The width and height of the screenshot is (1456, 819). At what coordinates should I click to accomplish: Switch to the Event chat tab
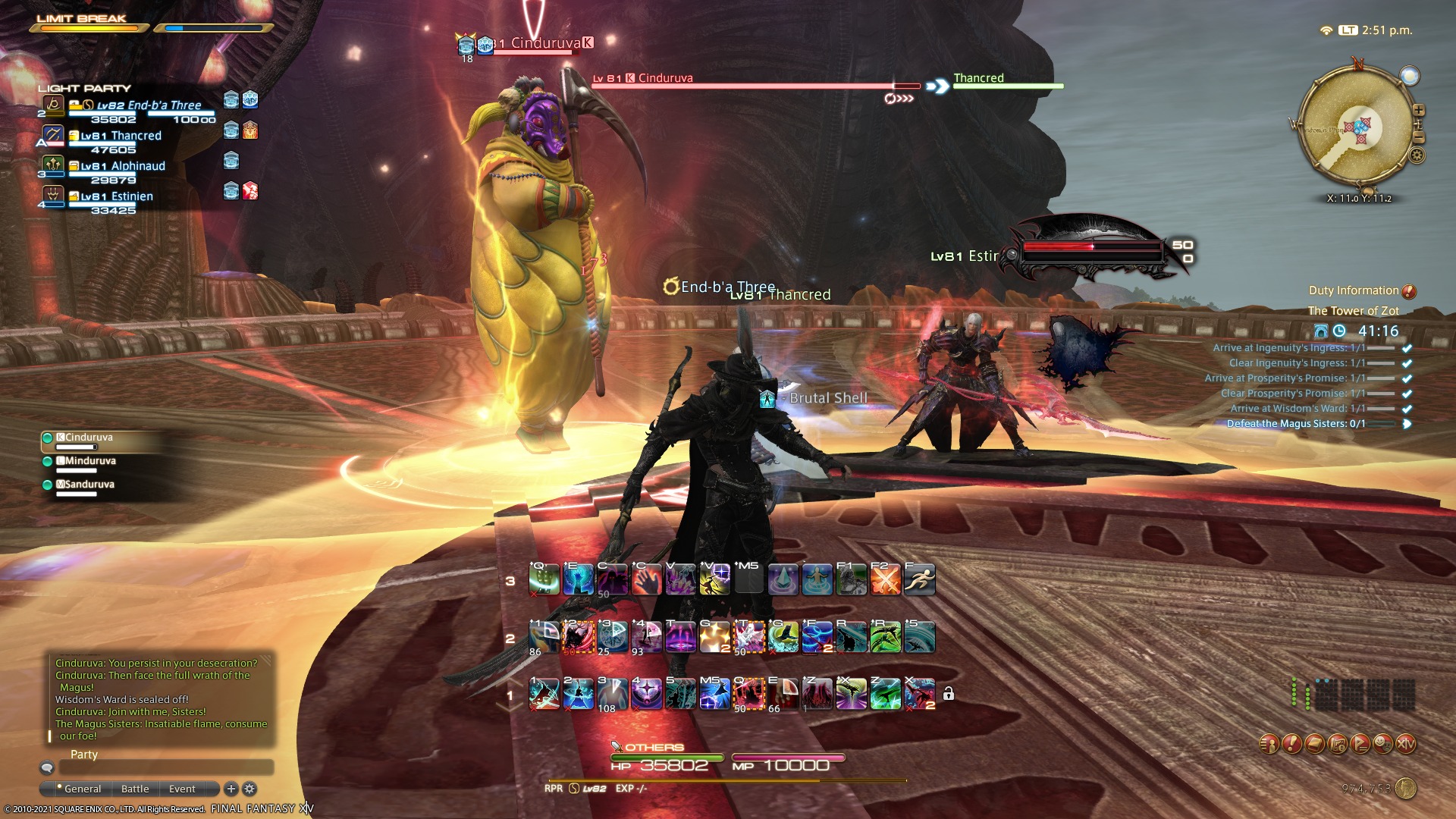[182, 789]
